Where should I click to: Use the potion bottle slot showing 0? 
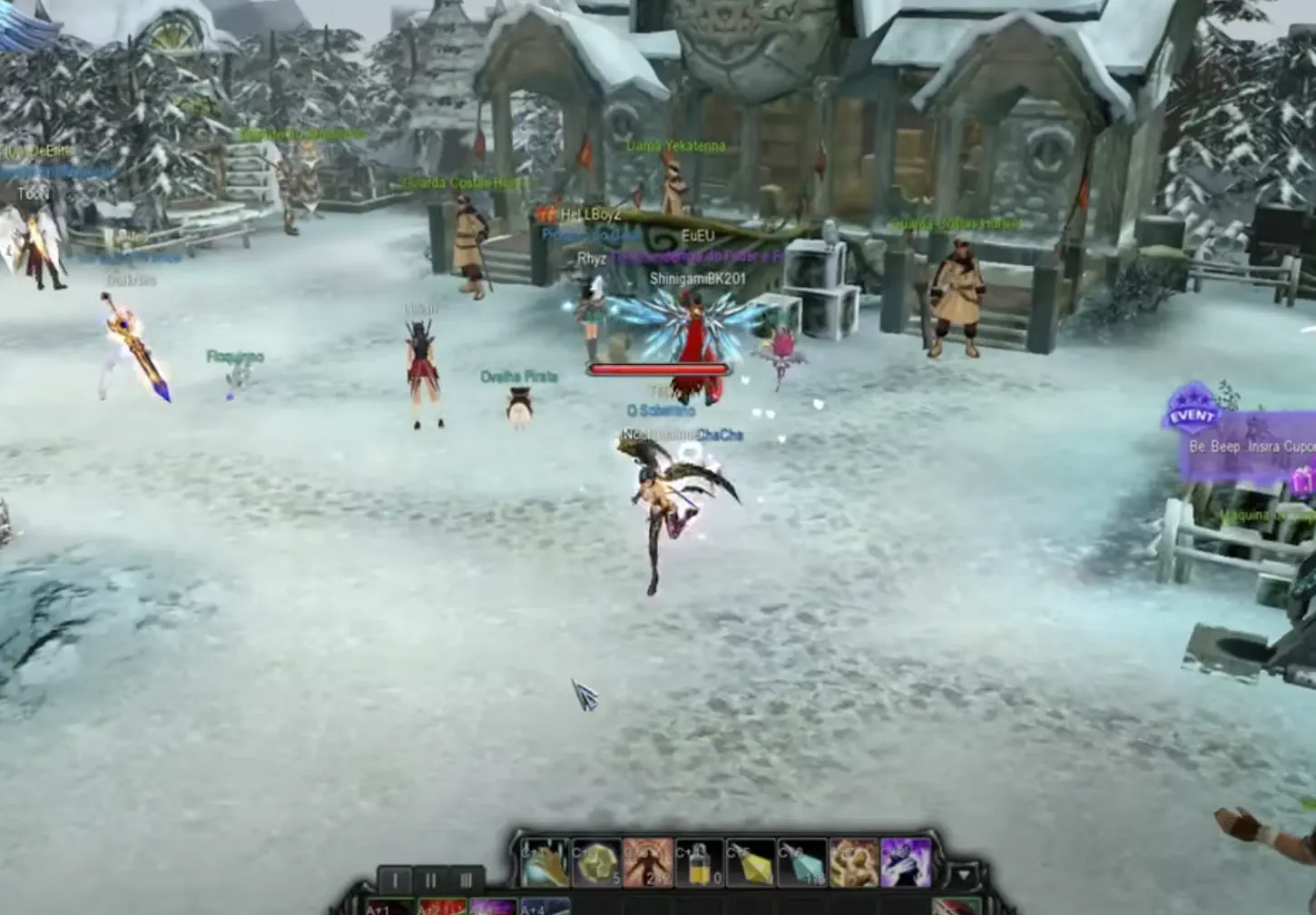point(700,863)
